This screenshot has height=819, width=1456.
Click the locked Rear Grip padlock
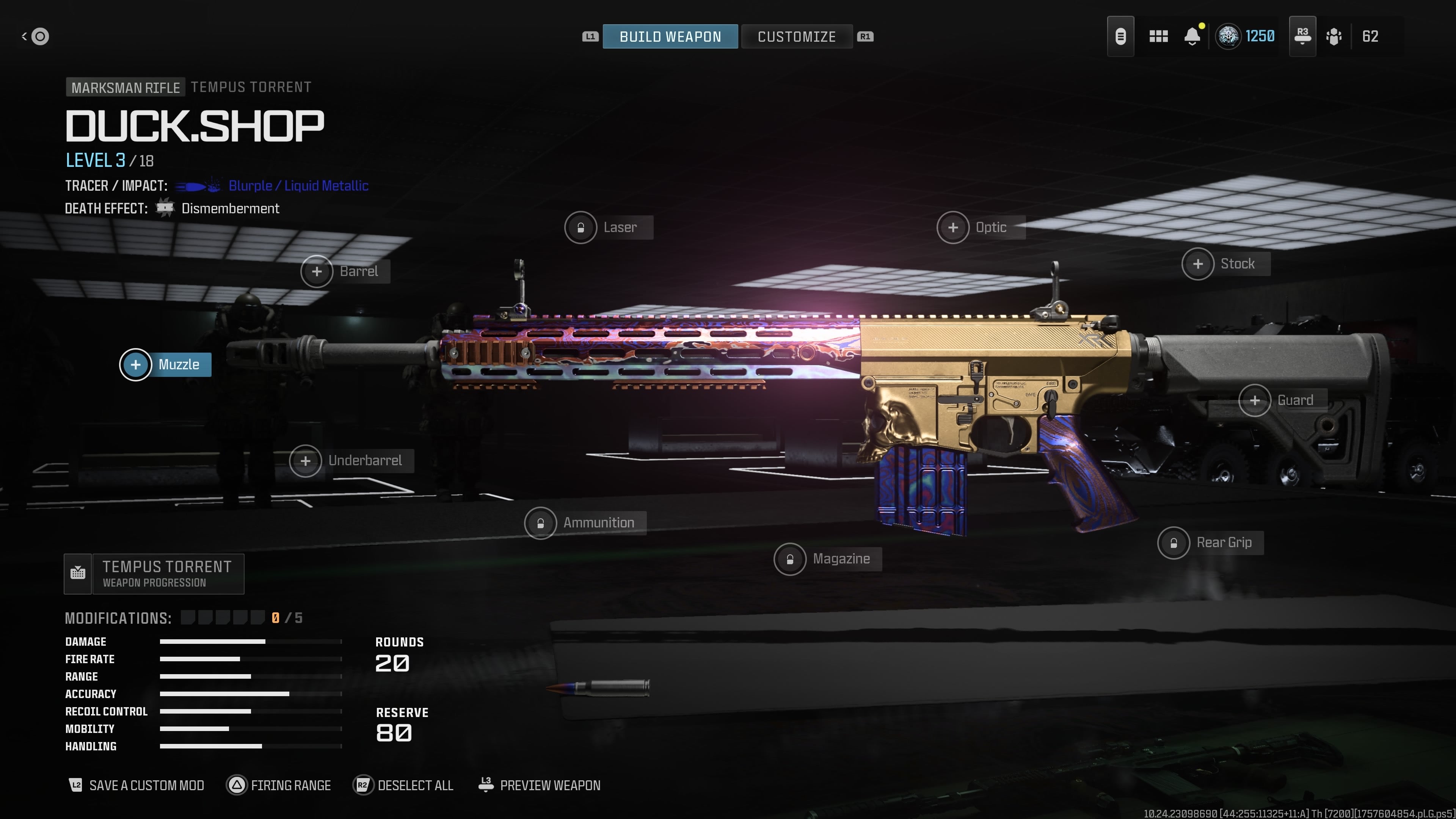click(1175, 543)
